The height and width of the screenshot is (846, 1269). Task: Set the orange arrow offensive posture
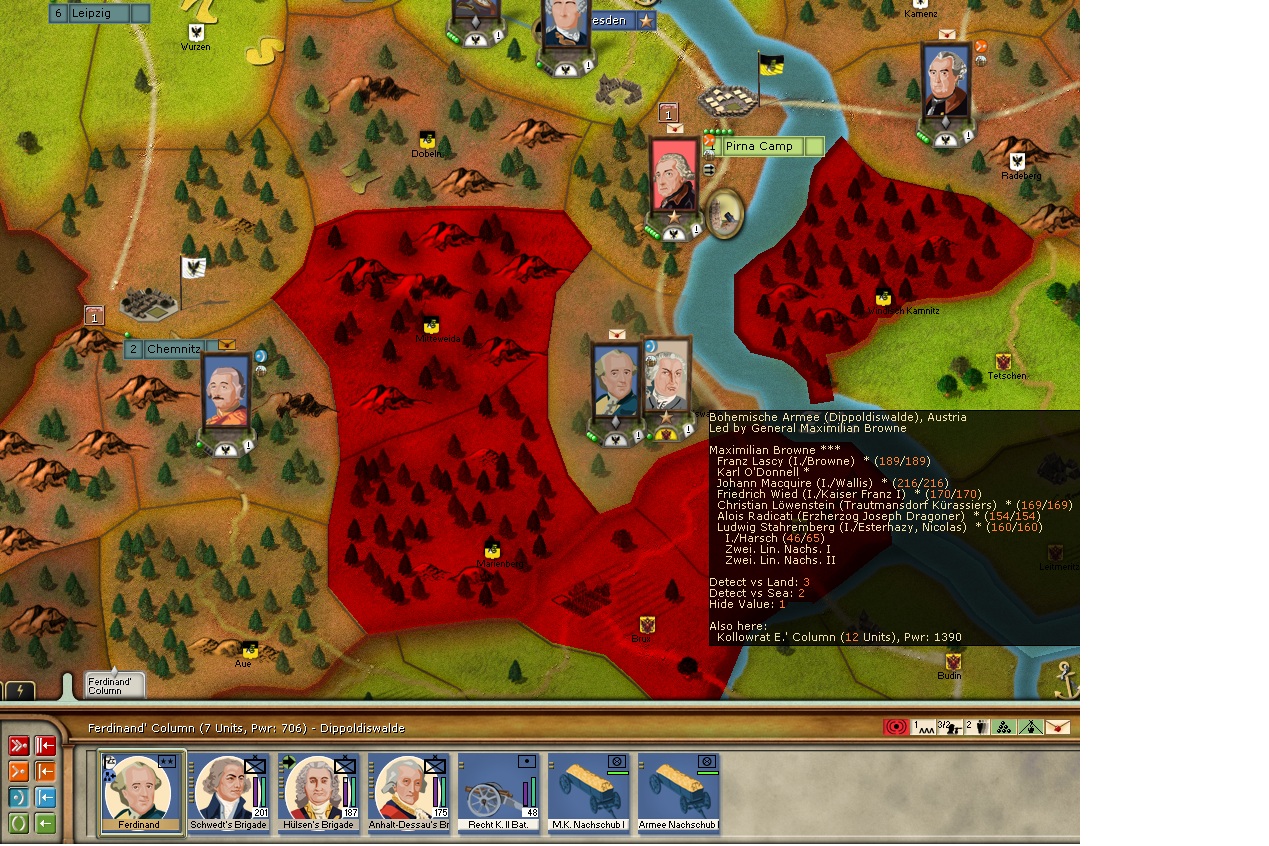click(x=19, y=772)
